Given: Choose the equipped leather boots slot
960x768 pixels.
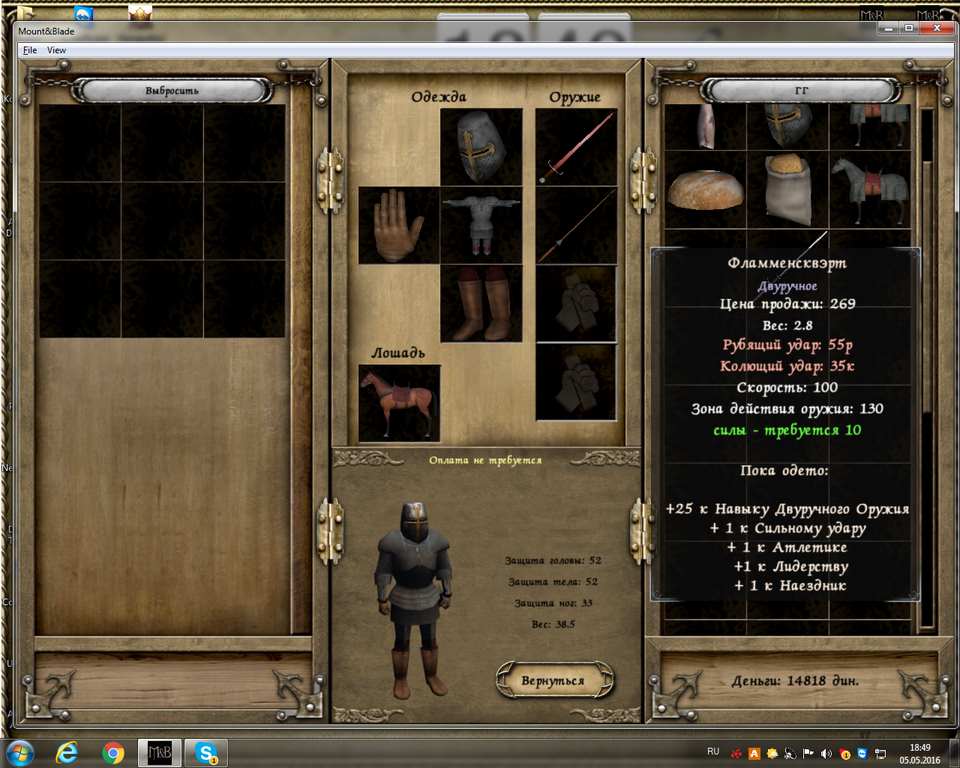Looking at the screenshot, I should coord(481,303).
